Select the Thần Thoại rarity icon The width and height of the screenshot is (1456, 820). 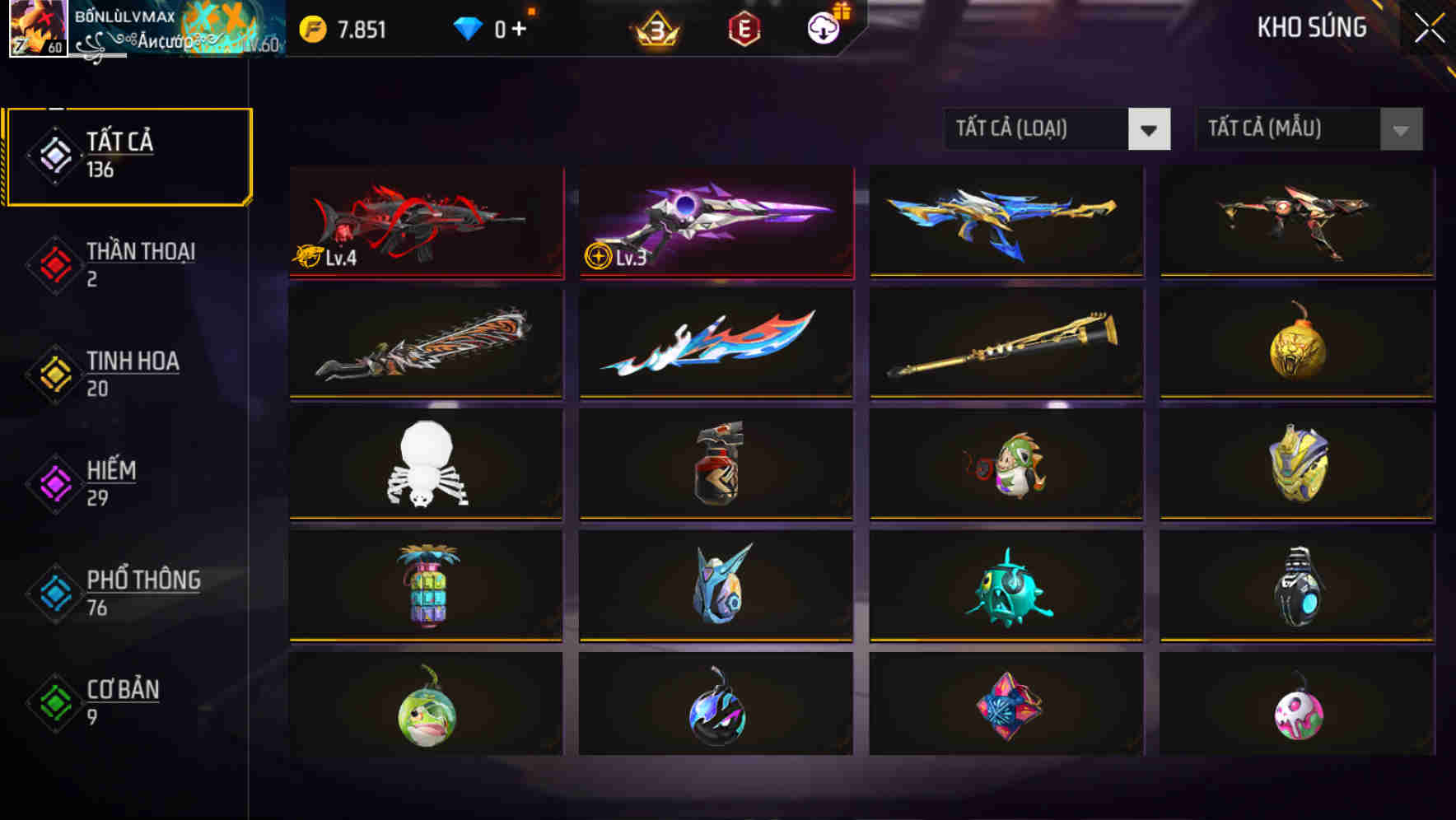click(x=54, y=263)
